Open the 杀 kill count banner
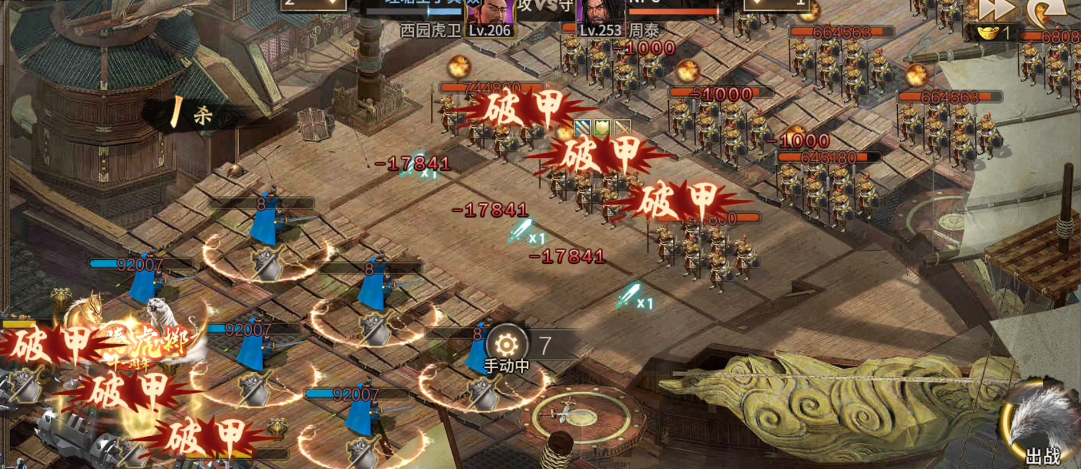The height and width of the screenshot is (469, 1081). (195, 114)
